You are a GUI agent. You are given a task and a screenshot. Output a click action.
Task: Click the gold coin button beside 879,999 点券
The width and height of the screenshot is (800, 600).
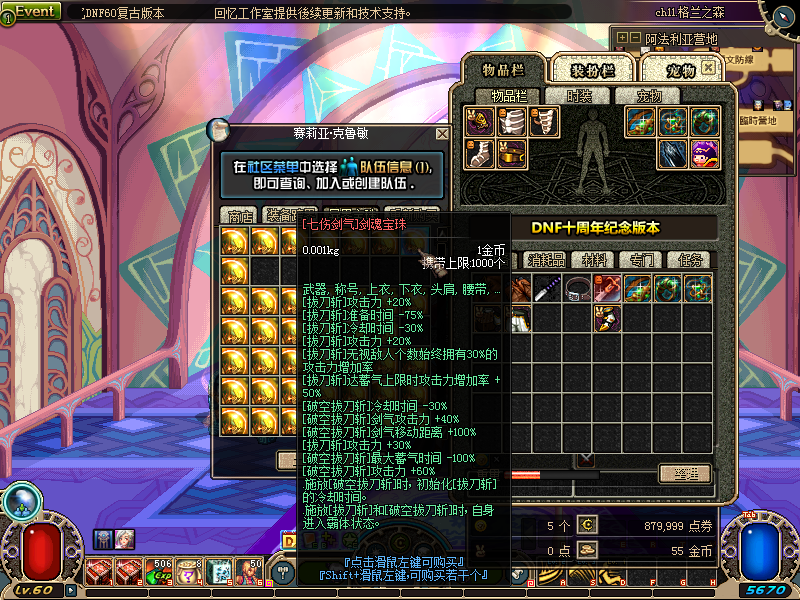pos(587,525)
